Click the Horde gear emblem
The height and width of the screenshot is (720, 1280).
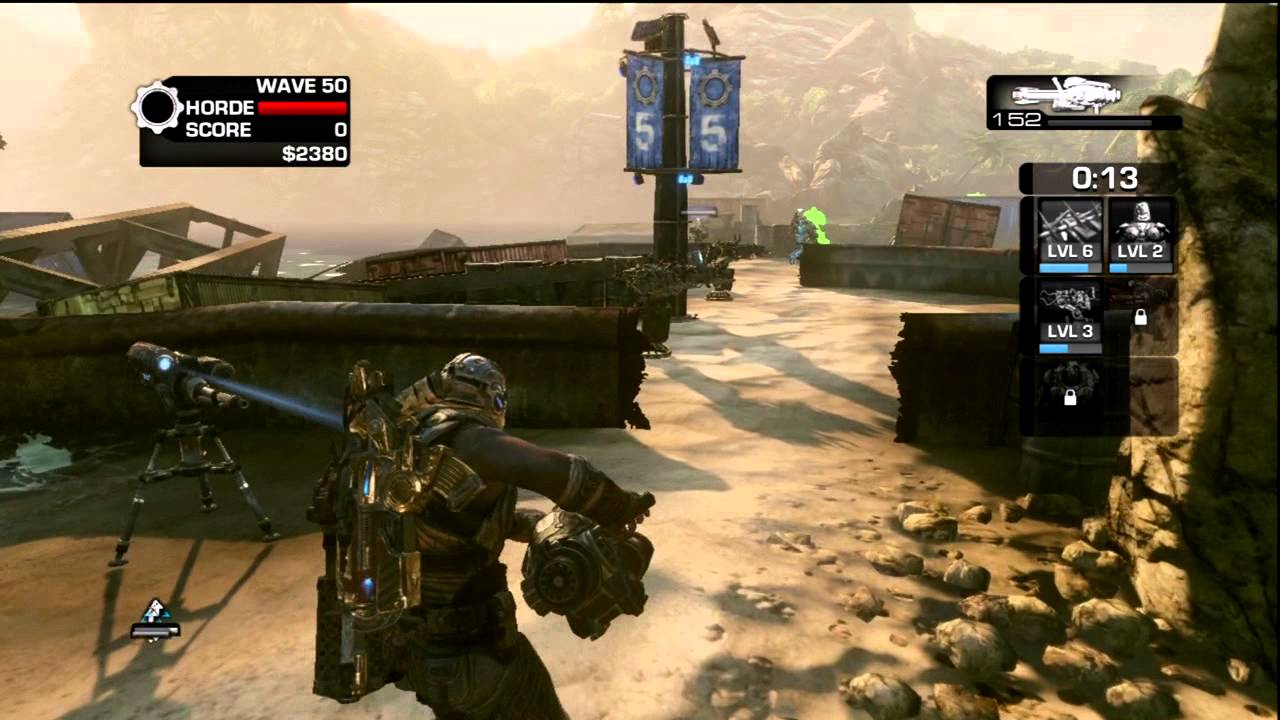[157, 108]
